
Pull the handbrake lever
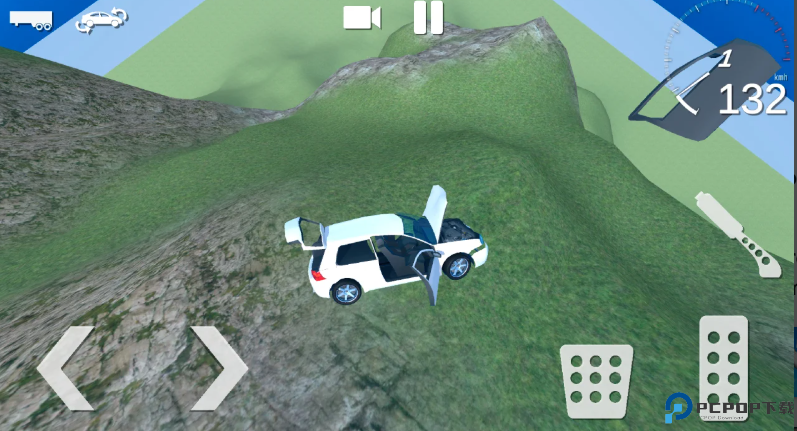737,232
